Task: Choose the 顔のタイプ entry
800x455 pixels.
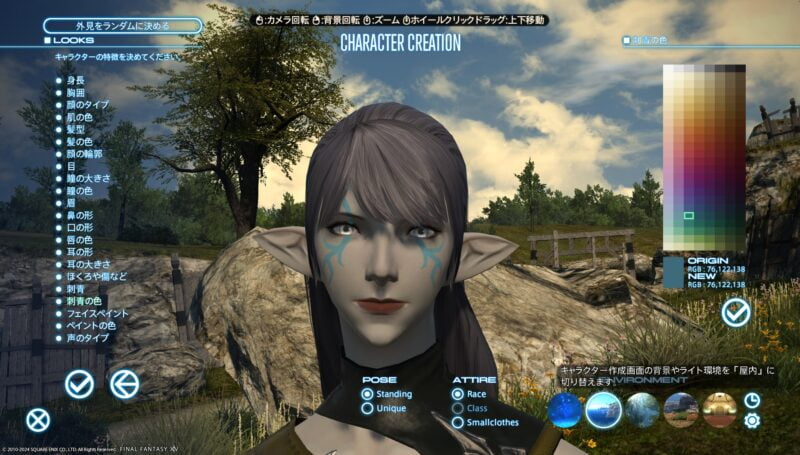Action: tap(88, 105)
